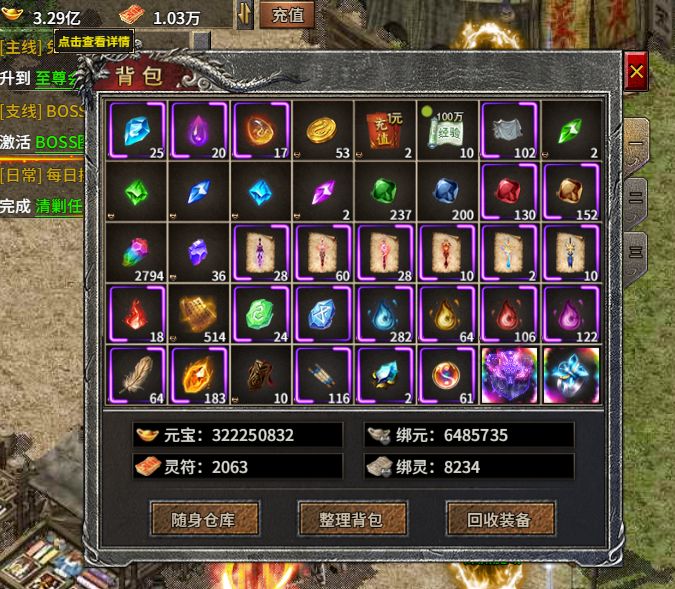Screen dimensions: 675x589
Task: Select the gold coin stack of 53
Action: 324,130
